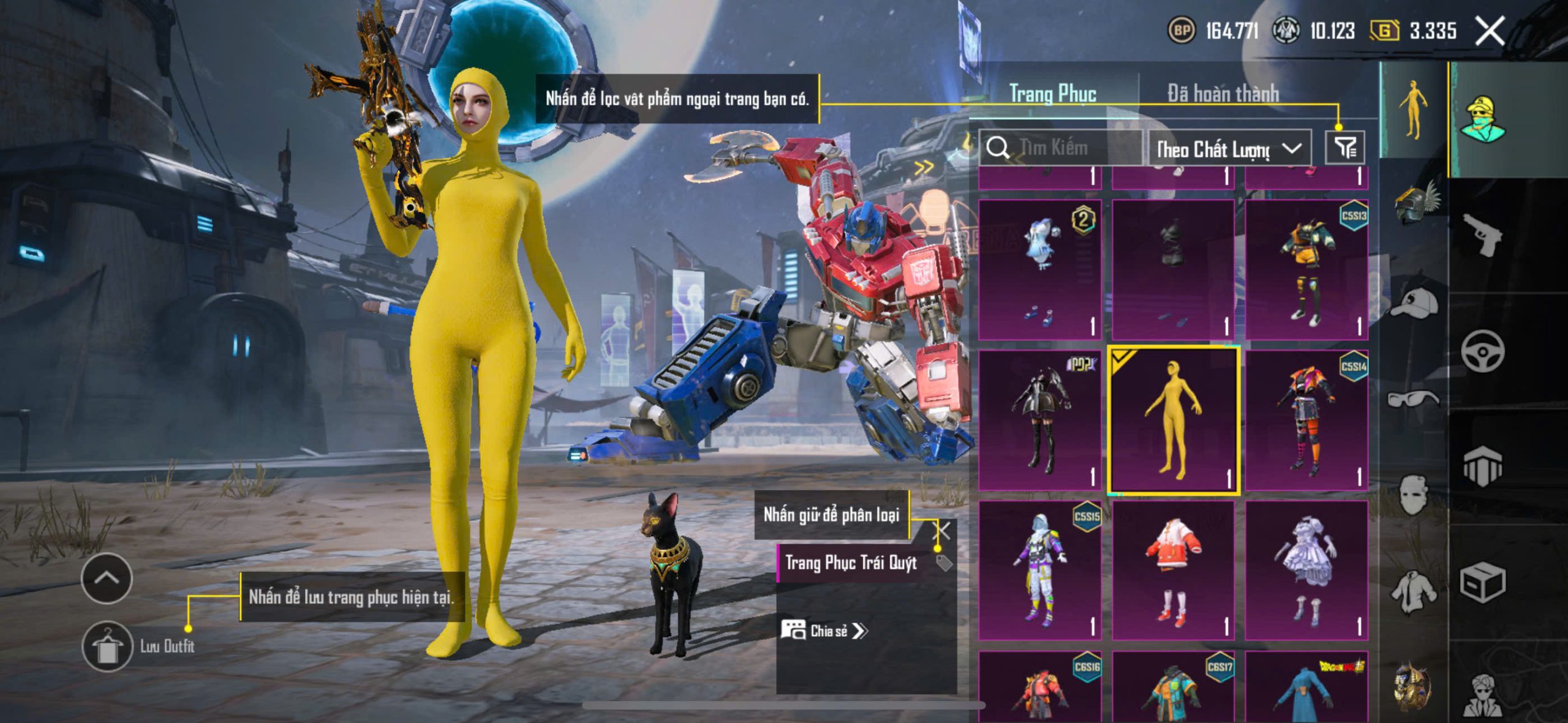Choose the C5S13 outfit tile
Screen dimensions: 1568x723
click(x=1306, y=269)
